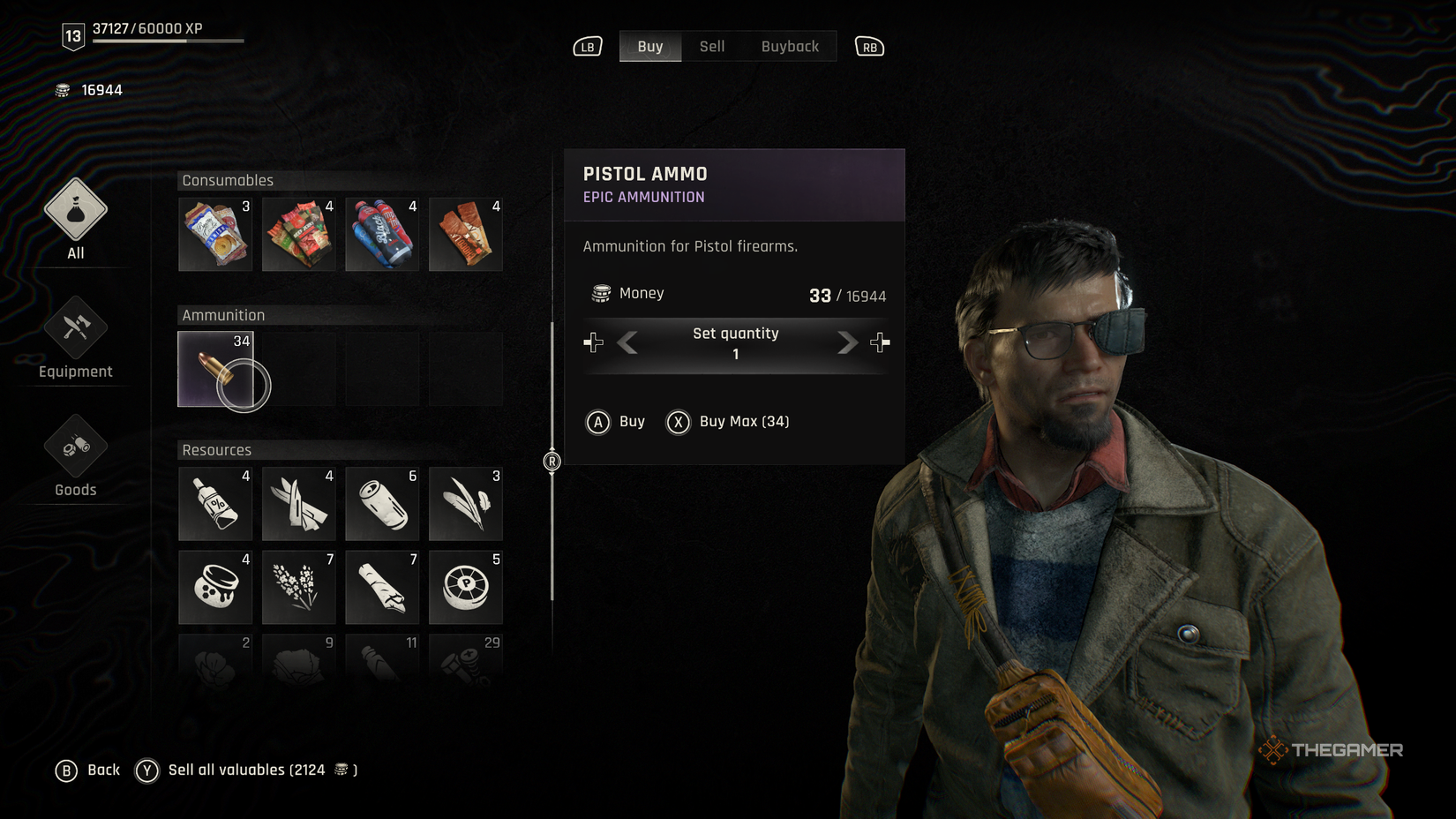This screenshot has width=1456, height=819.
Task: Select the lavender flowers resource item
Action: click(x=298, y=587)
